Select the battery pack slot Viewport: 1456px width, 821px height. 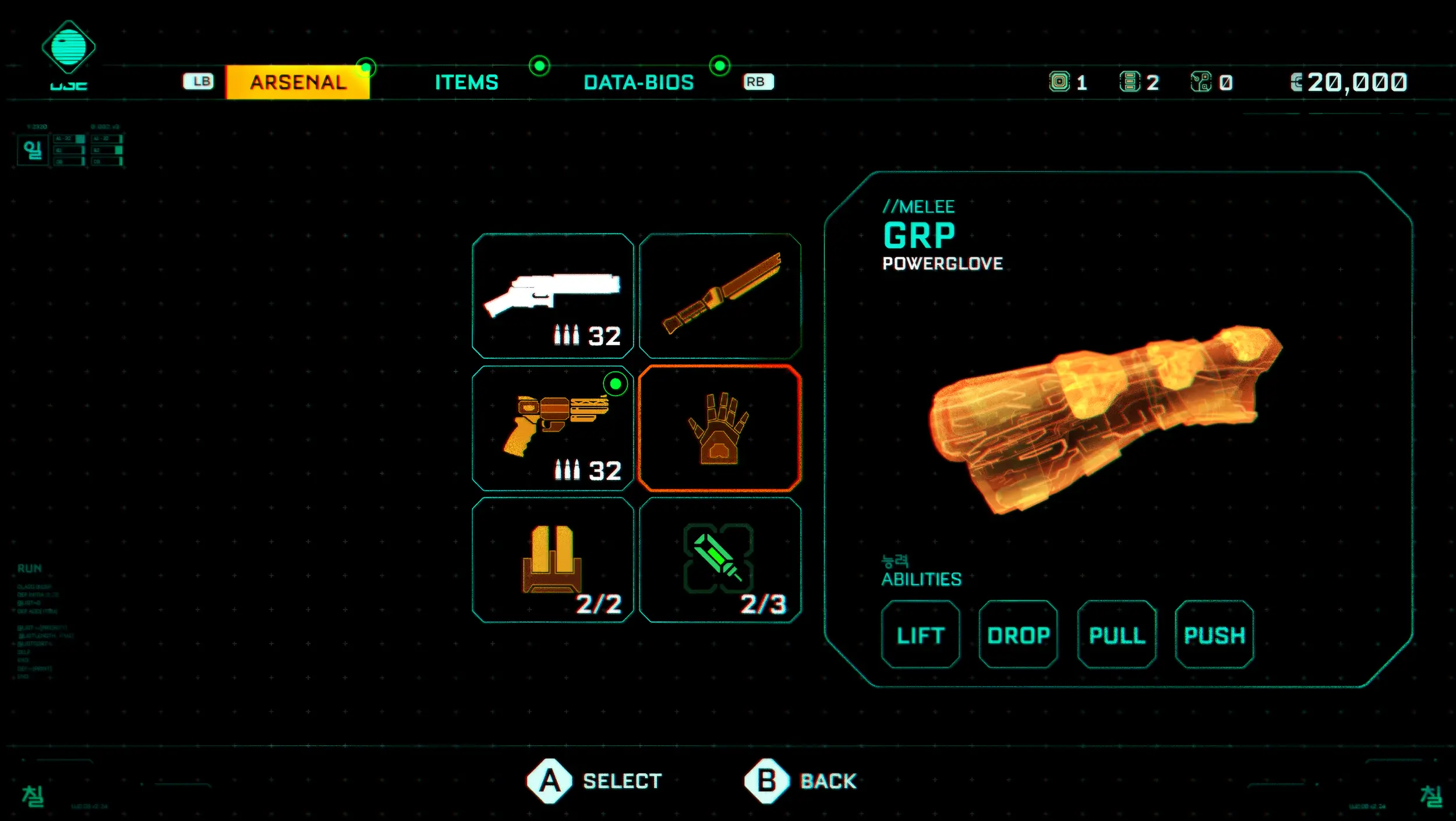553,560
